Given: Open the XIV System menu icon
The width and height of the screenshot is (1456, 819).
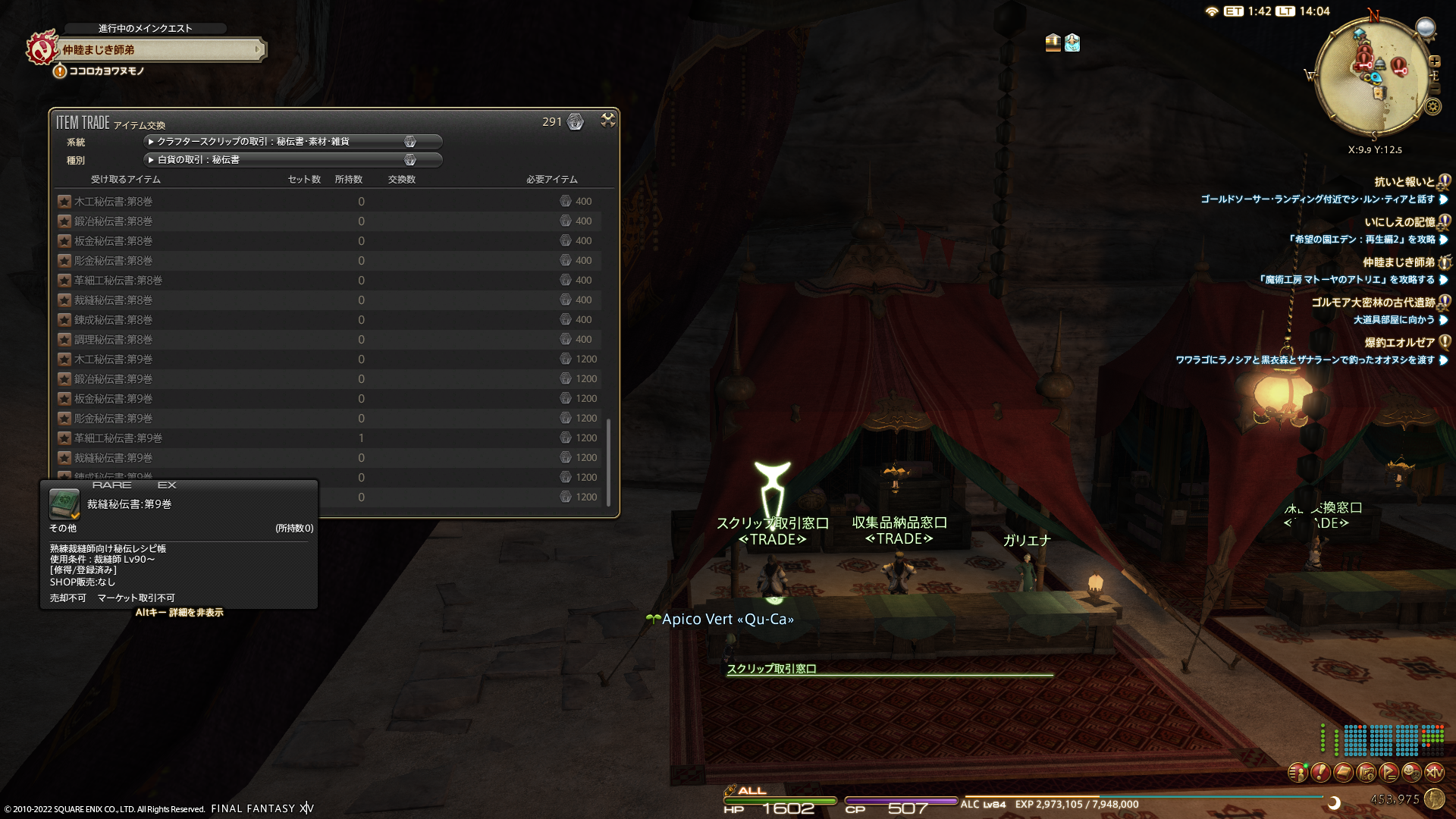Looking at the screenshot, I should (1434, 773).
